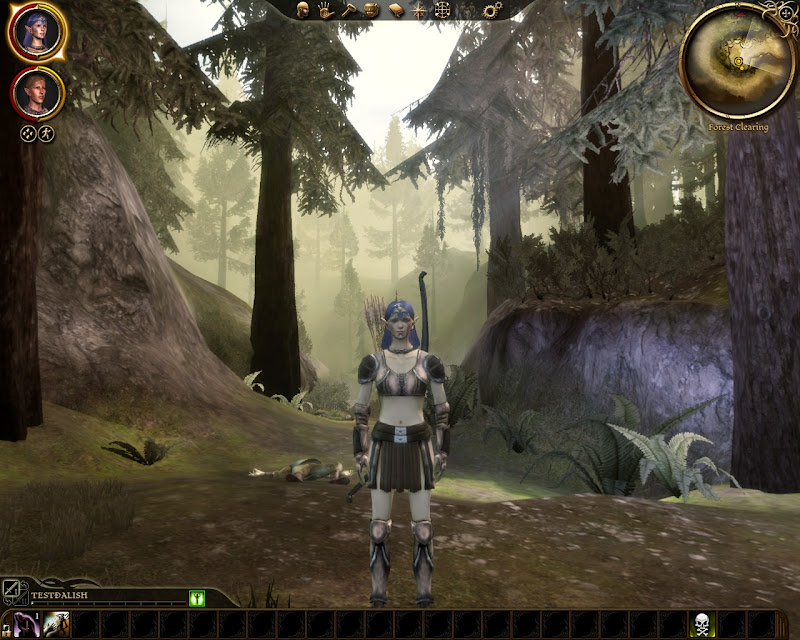Click the green figure icon beside TestDalish

click(197, 598)
